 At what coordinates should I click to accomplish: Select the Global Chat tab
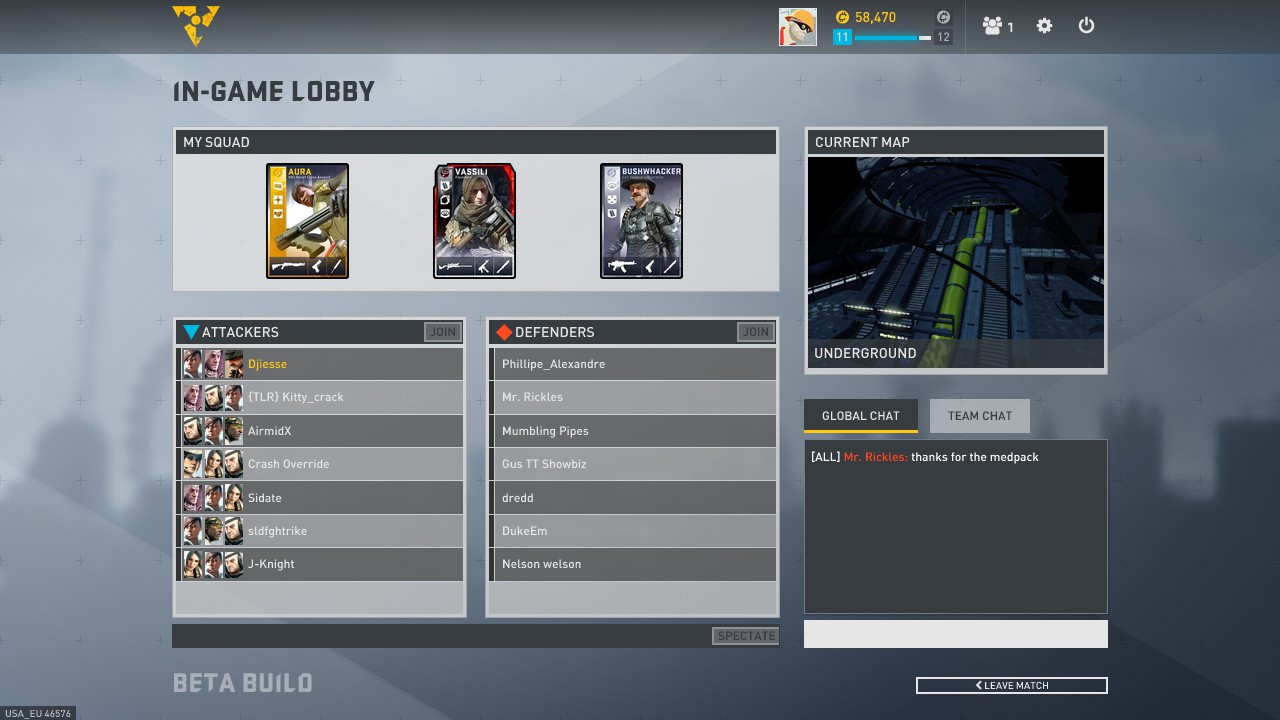pyautogui.click(x=860, y=416)
